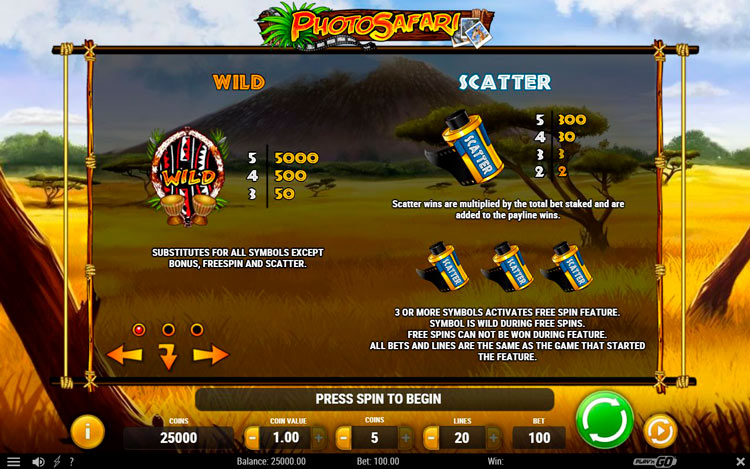Start autoplay with the orange play button

(659, 431)
